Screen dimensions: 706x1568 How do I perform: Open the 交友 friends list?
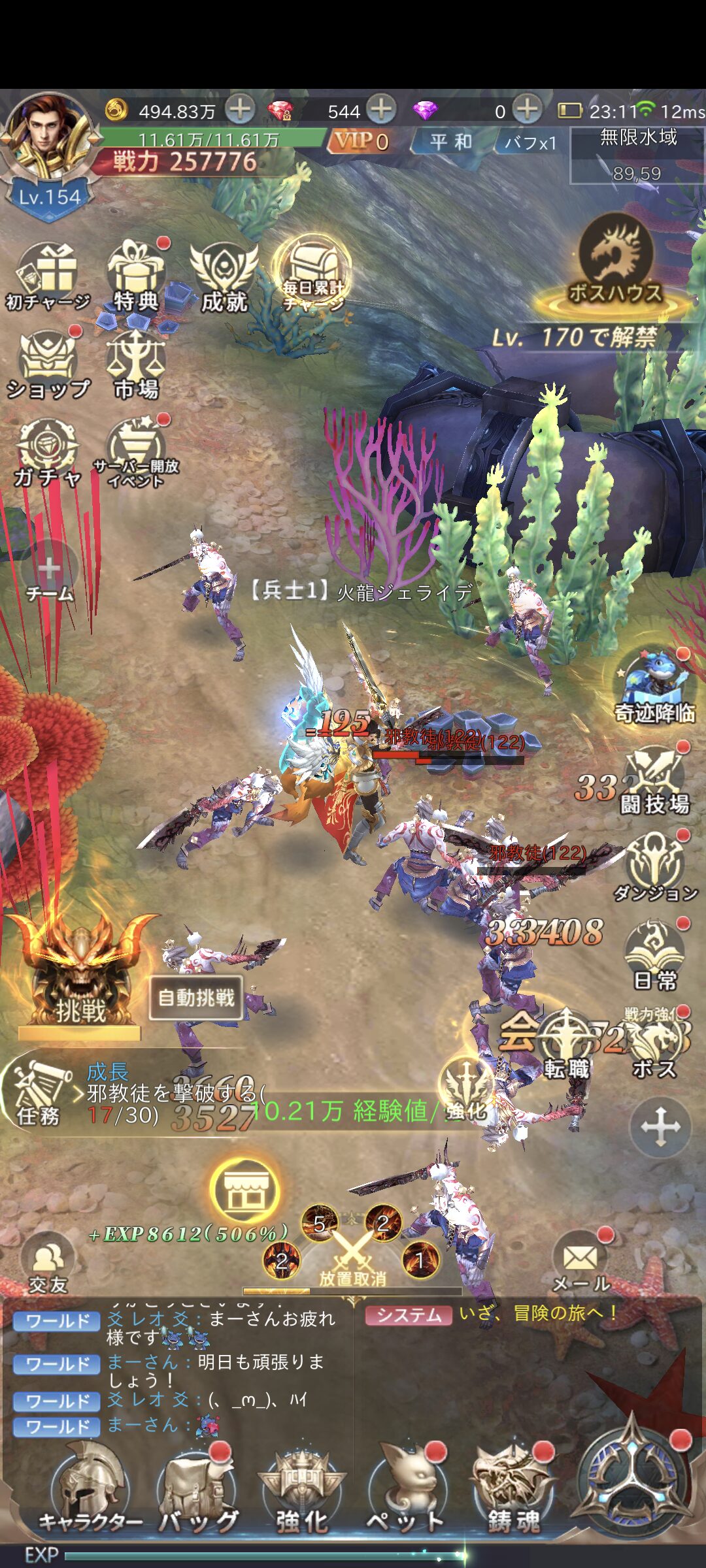point(48,1262)
